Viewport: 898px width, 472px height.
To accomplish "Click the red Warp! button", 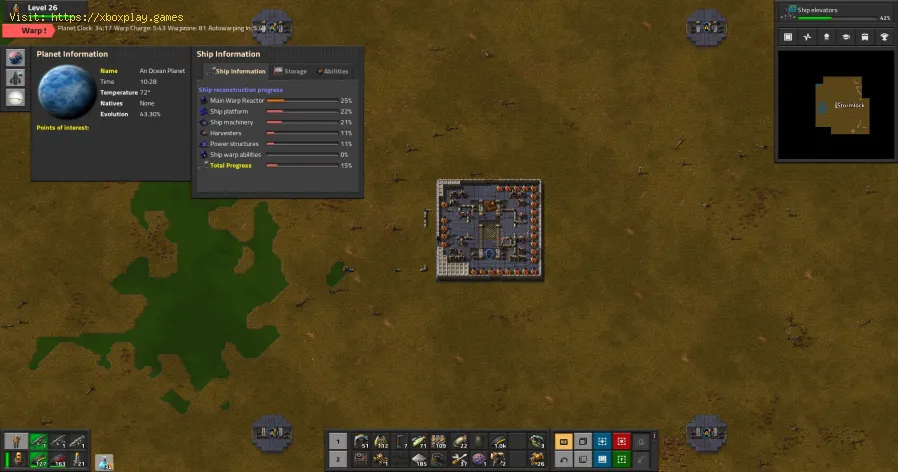I will 28,30.
